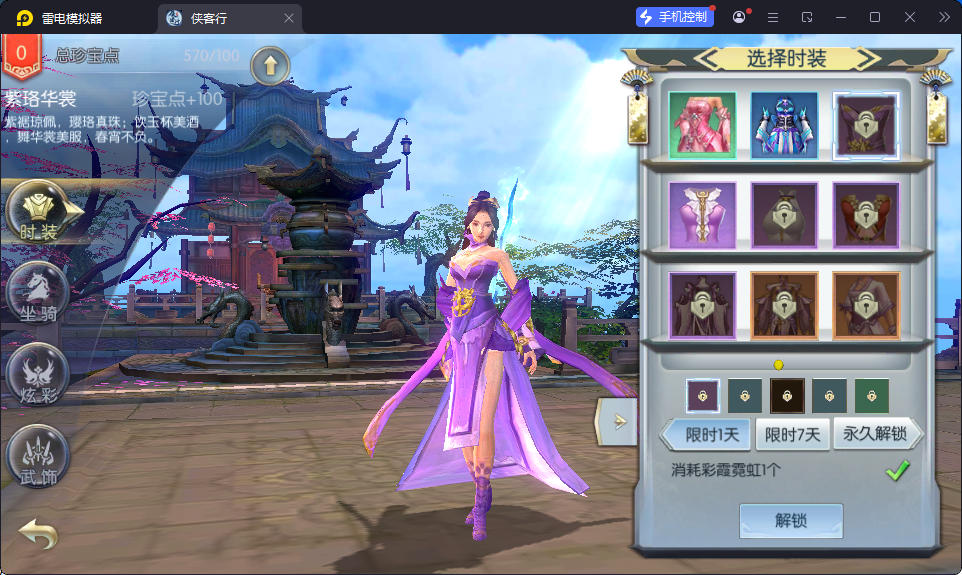
Task: Open the 坐骑 mount category
Action: tap(38, 292)
